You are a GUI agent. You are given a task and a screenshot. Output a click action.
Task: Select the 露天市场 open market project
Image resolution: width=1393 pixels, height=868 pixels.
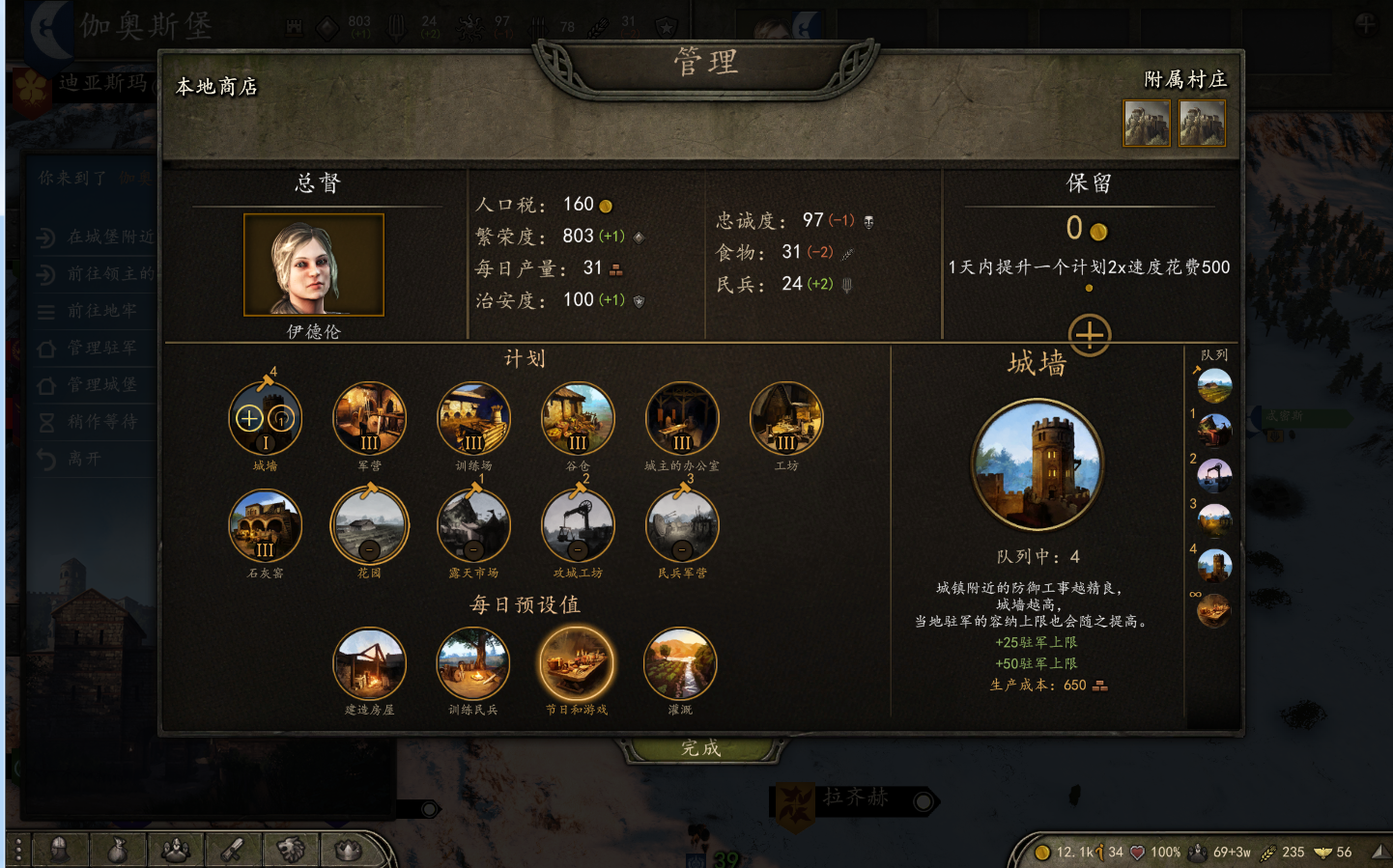point(473,526)
